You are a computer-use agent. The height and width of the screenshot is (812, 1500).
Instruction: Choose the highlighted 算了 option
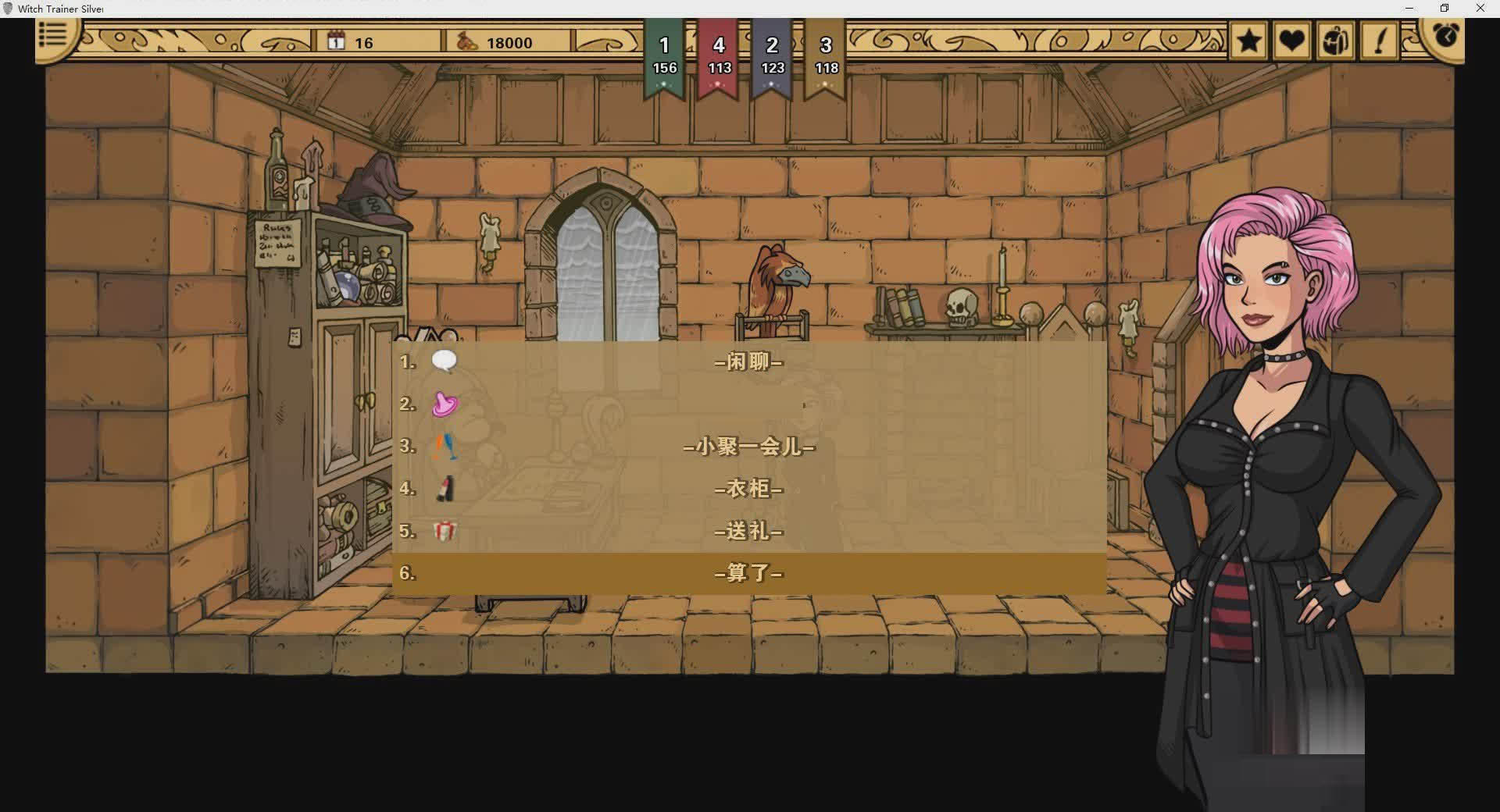pyautogui.click(x=748, y=572)
